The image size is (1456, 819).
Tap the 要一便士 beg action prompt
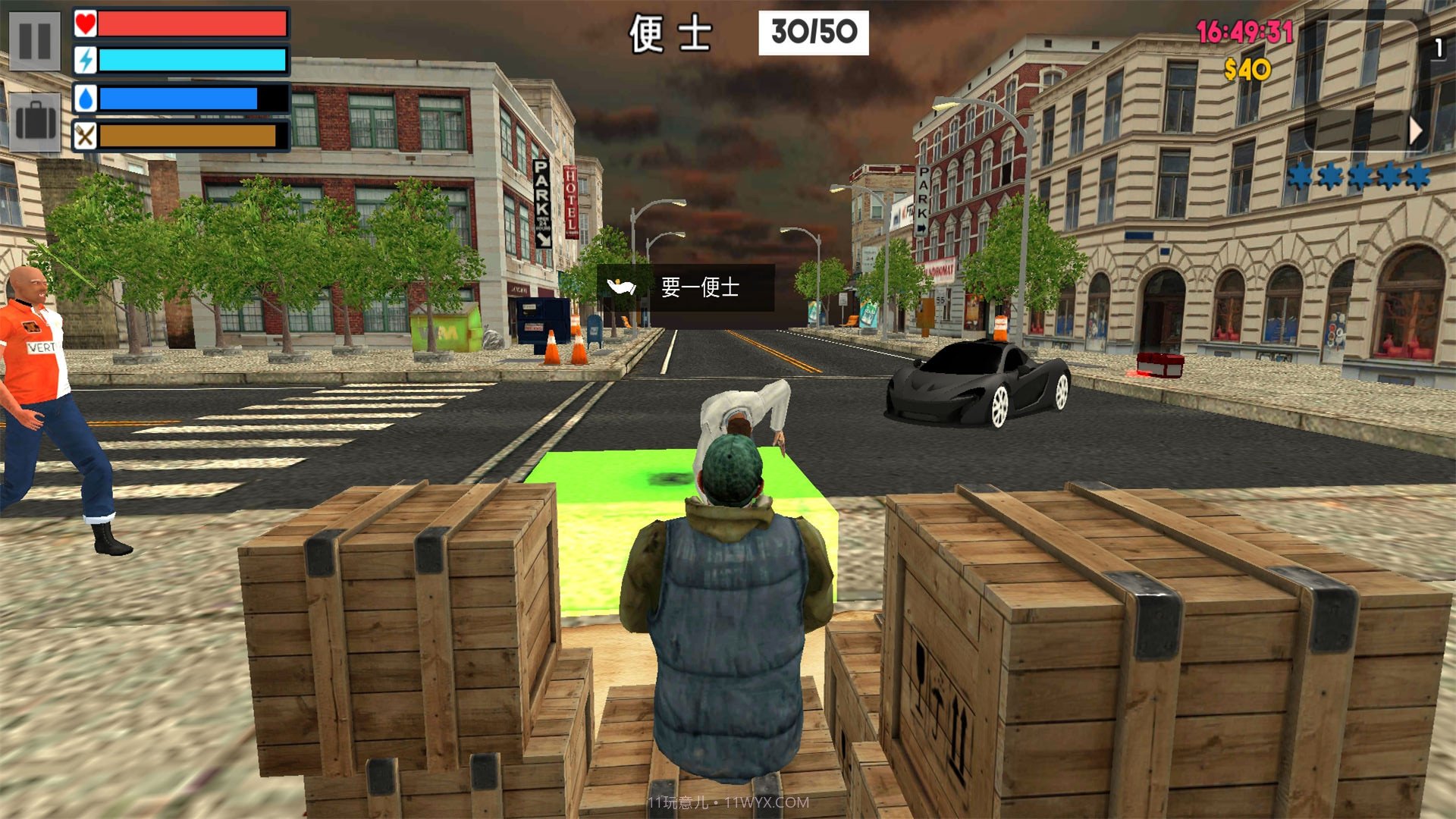[x=686, y=287]
